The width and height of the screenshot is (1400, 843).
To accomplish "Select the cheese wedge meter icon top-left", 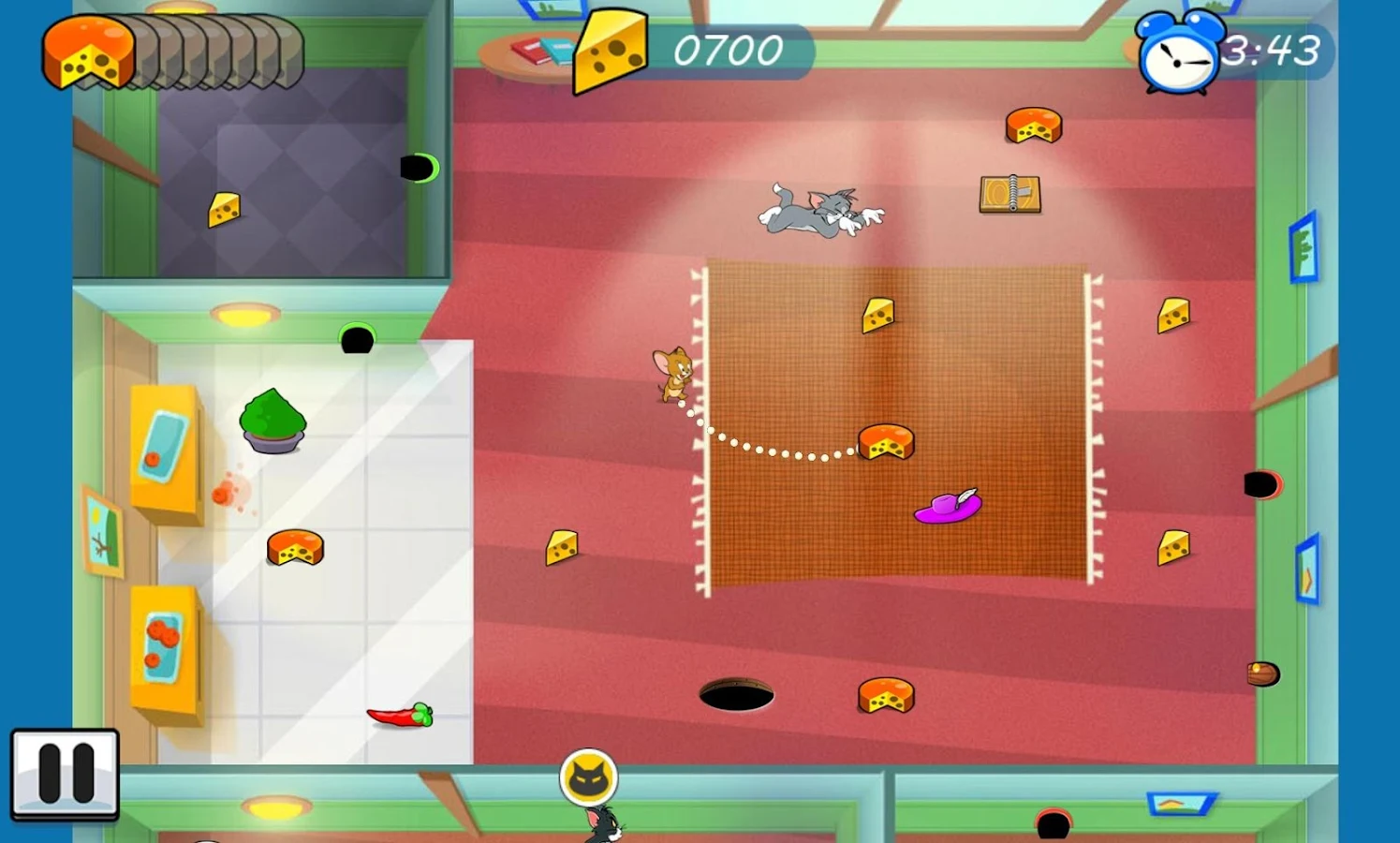I will tap(89, 52).
